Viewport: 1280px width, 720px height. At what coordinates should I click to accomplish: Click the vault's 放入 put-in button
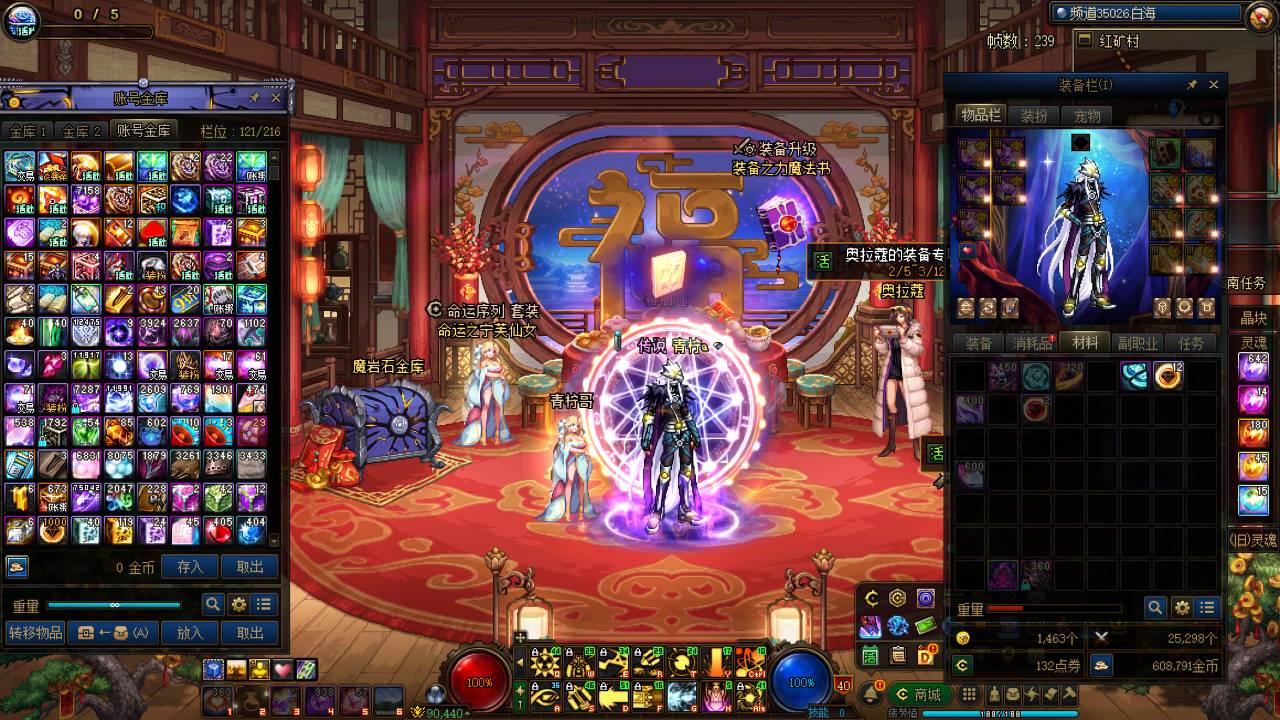(x=190, y=633)
